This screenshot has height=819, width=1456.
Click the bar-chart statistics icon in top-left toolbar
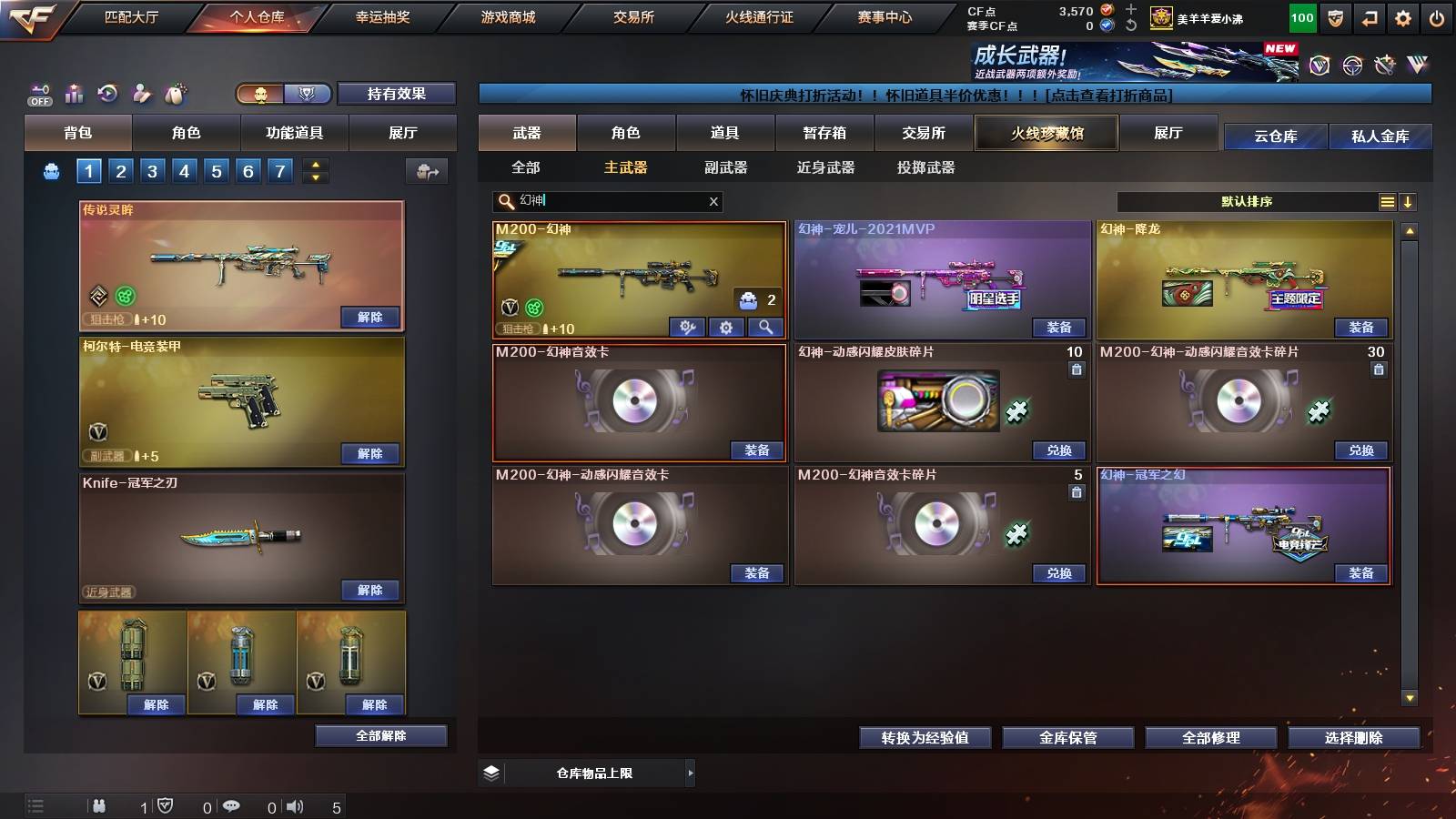(73, 93)
